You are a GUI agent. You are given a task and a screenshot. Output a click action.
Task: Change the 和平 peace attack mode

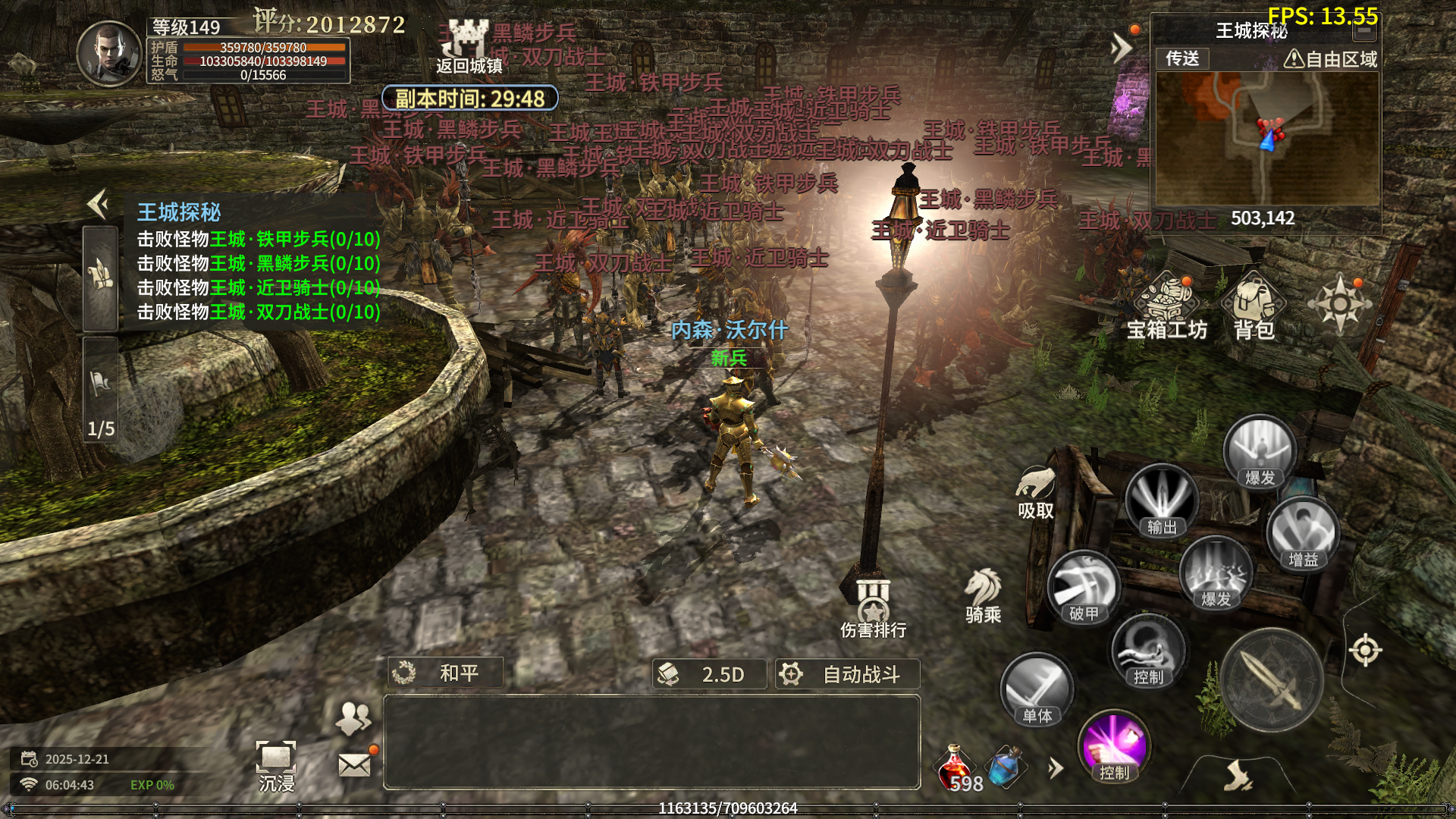pos(445,673)
